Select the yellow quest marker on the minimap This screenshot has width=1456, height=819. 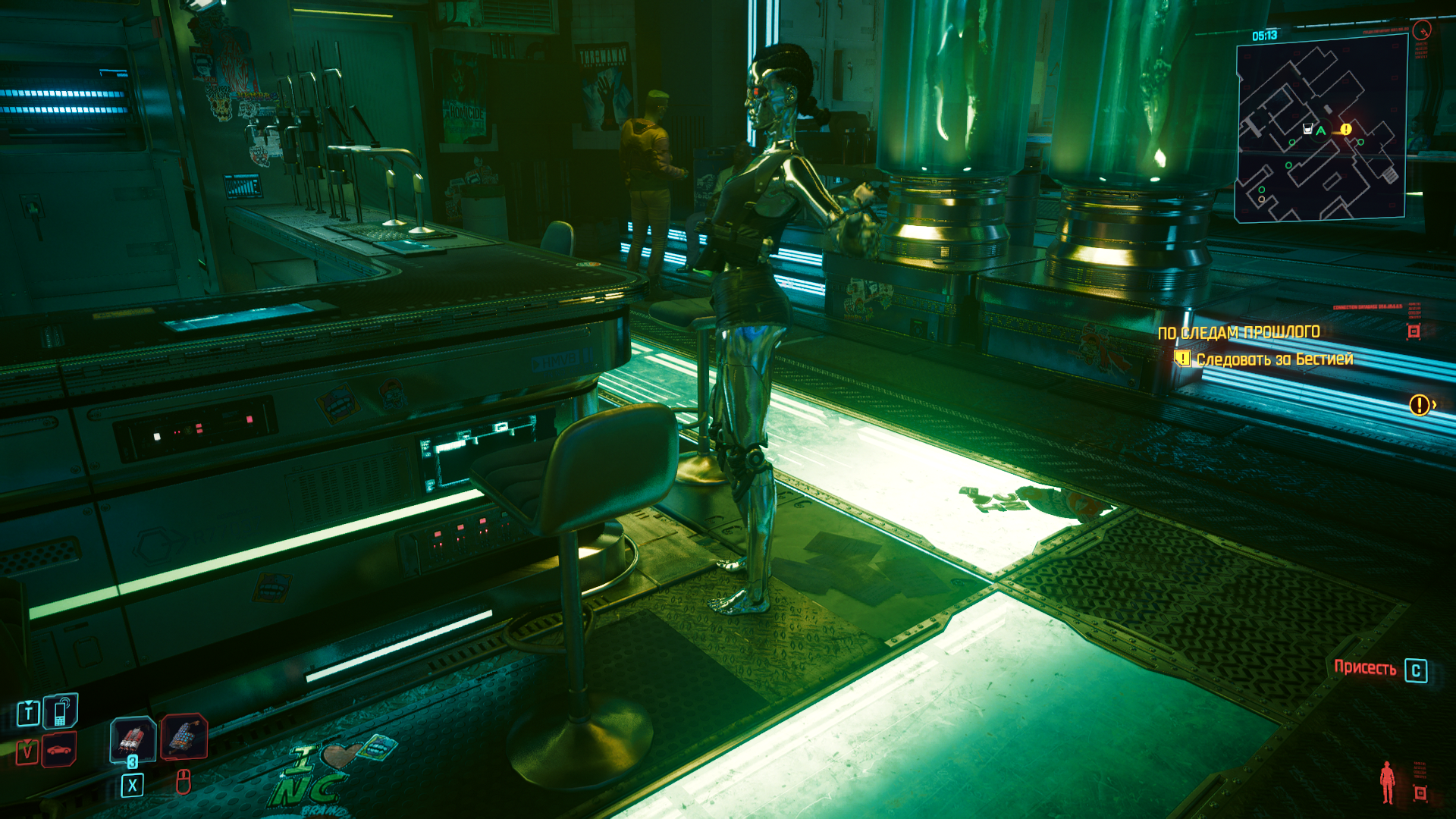[x=1345, y=130]
